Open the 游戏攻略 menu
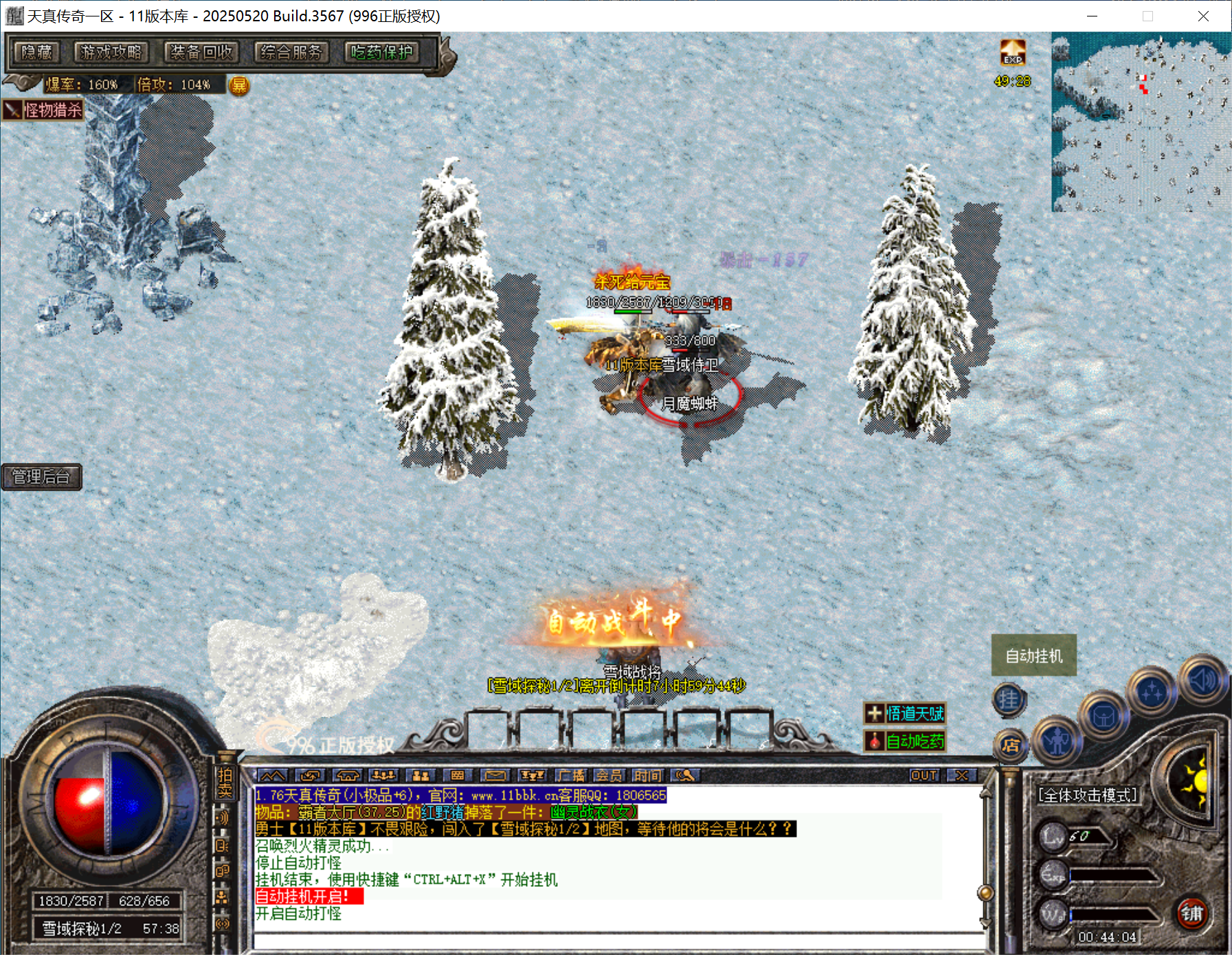Screen dimensions: 1232x955 point(111,52)
